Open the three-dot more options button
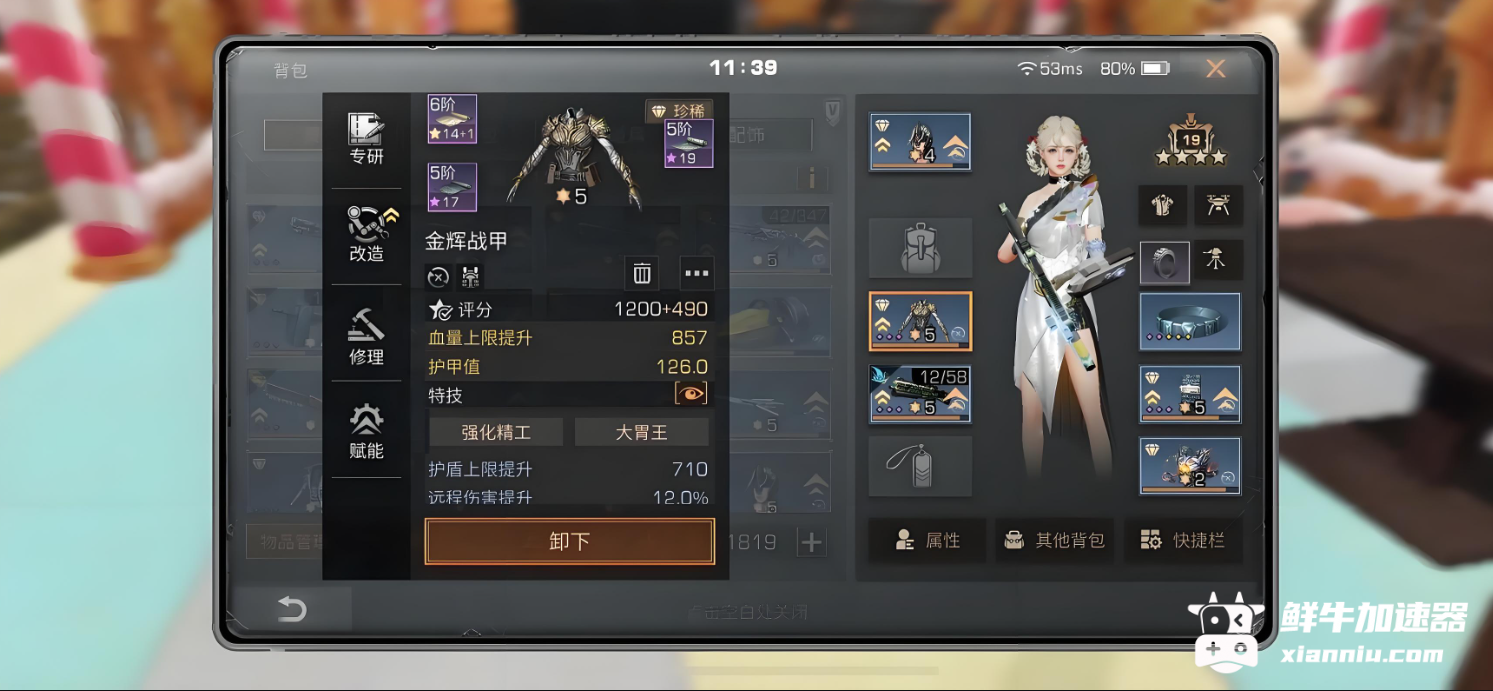This screenshot has height=691, width=1493. coord(696,273)
